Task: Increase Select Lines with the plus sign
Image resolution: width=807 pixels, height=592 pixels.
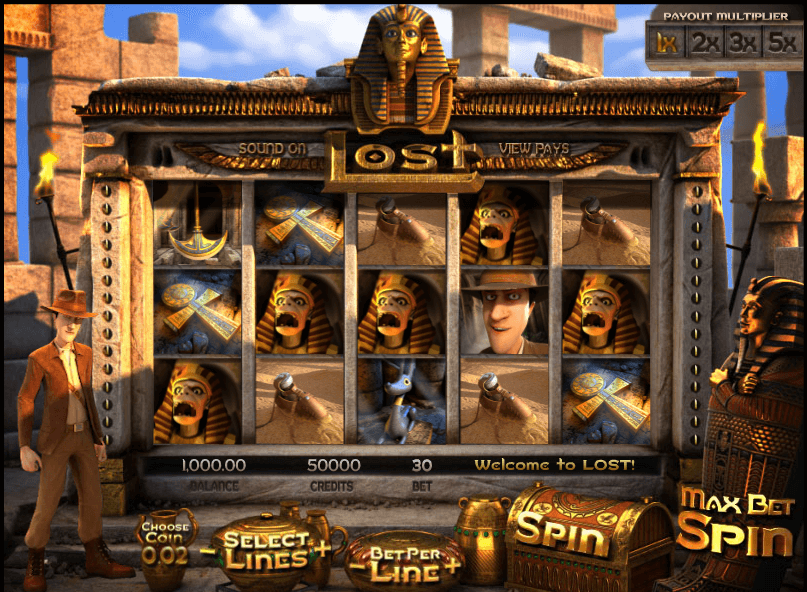Action: [323, 546]
